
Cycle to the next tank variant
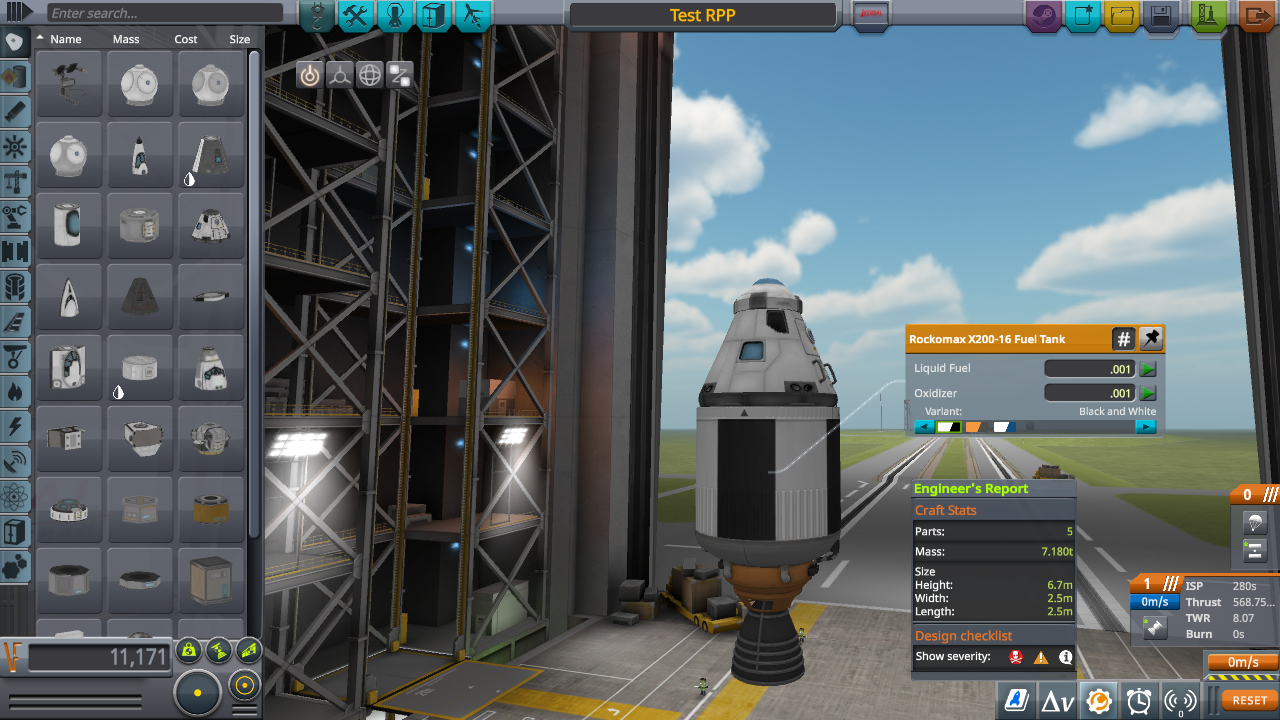(1145, 427)
